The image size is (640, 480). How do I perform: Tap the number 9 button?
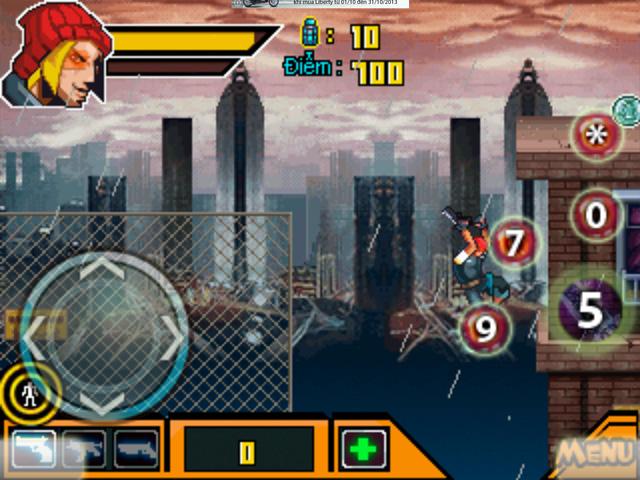point(485,329)
